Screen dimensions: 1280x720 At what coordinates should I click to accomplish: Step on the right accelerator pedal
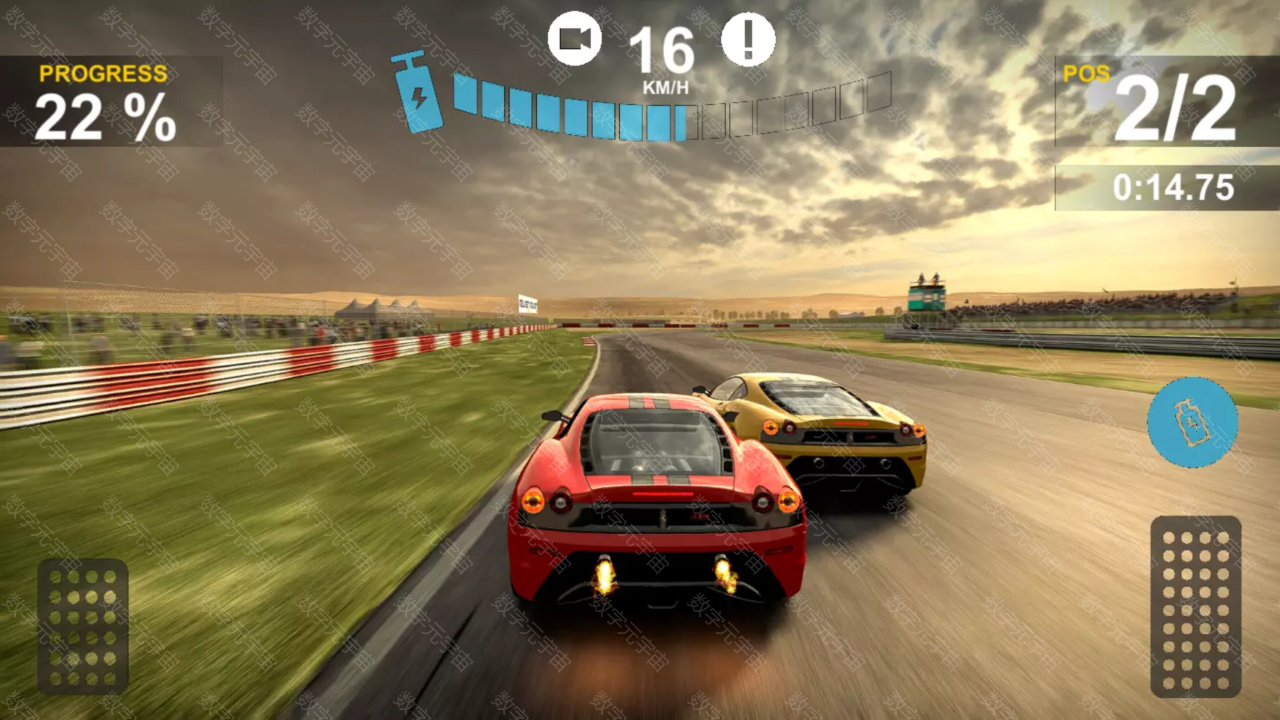[x=1195, y=606]
